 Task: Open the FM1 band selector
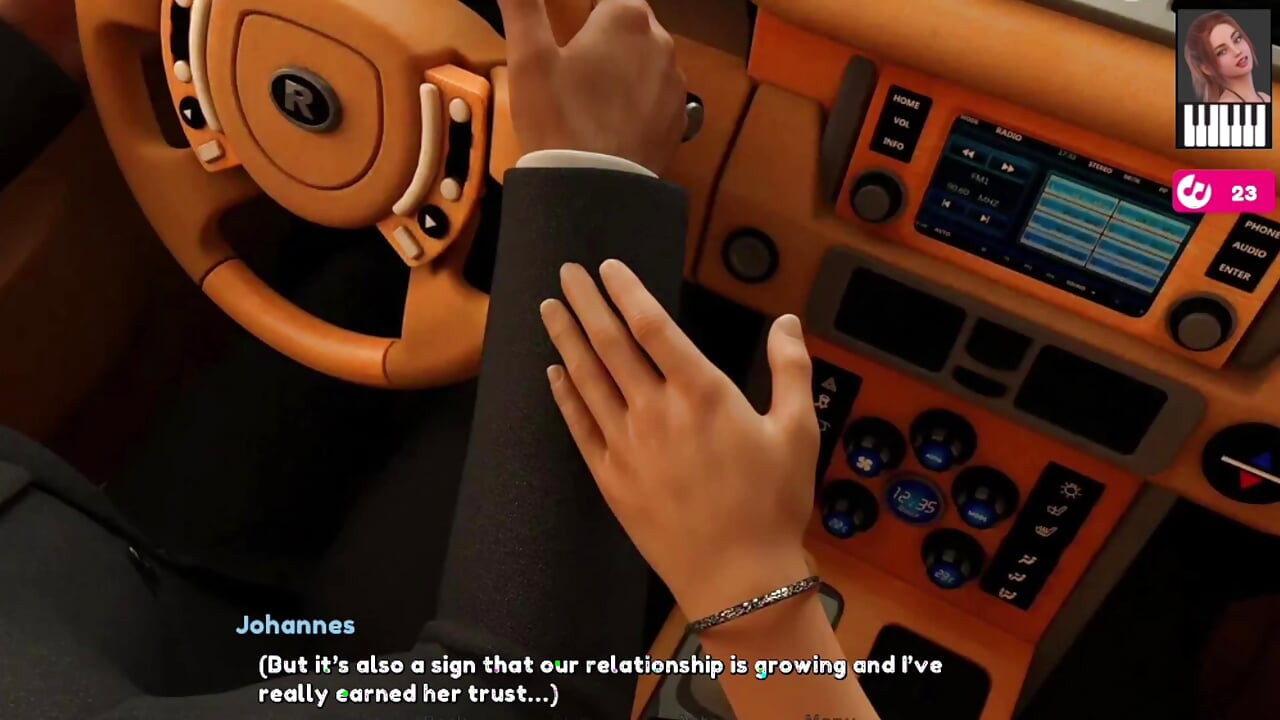(978, 177)
